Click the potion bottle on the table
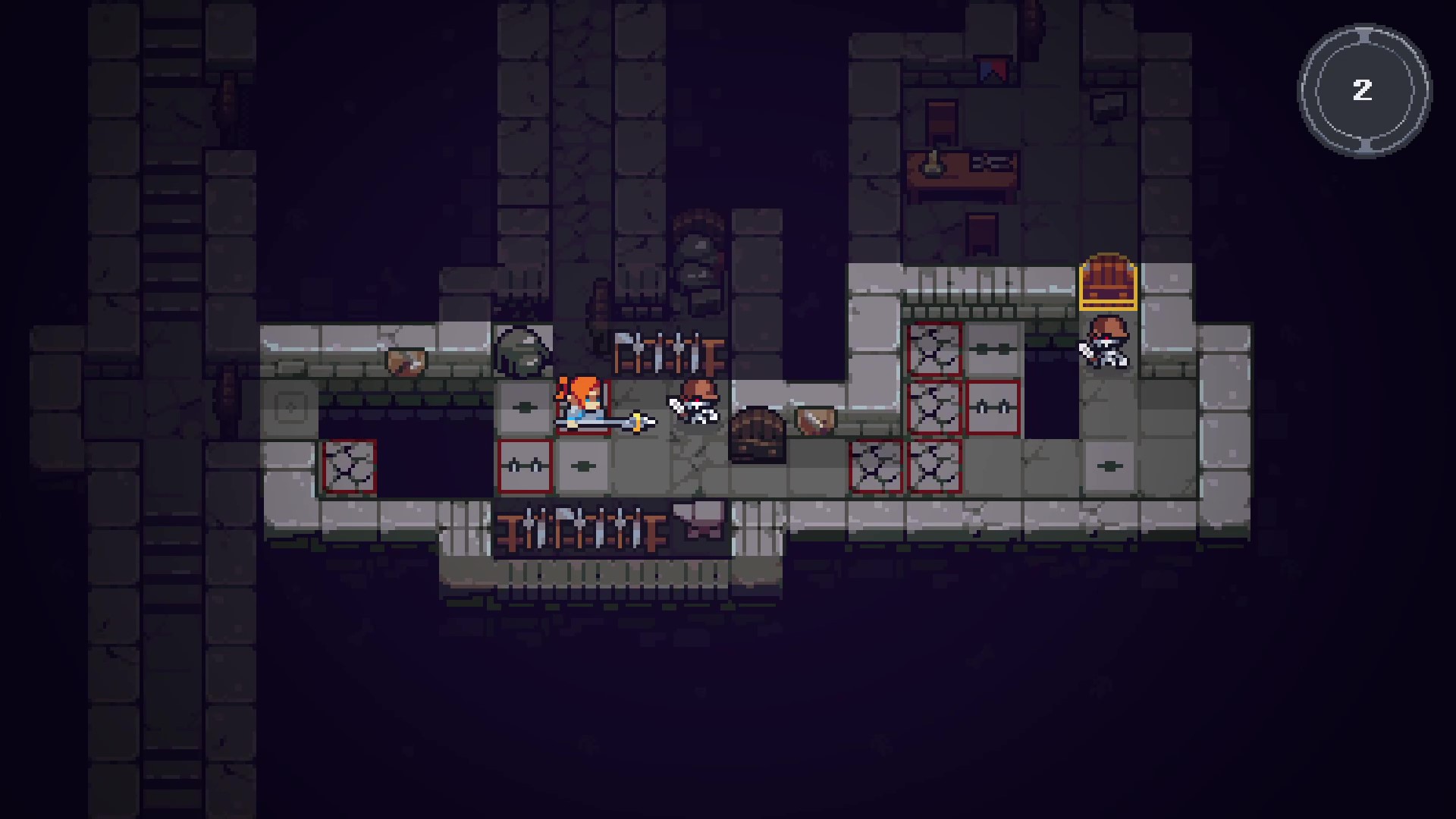The width and height of the screenshot is (1456, 819). tap(932, 164)
